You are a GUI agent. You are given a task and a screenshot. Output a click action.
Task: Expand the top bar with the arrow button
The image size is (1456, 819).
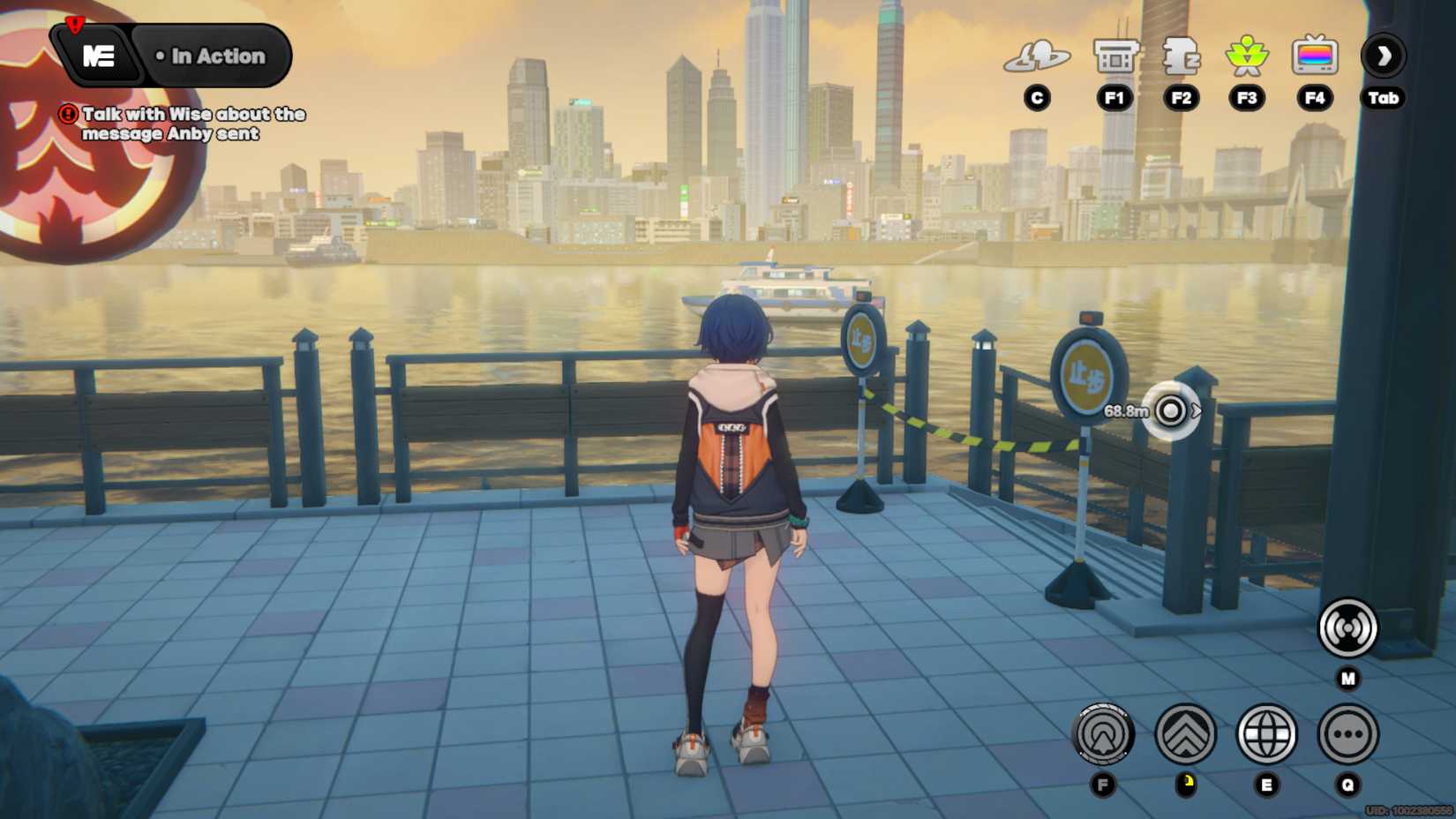1383,56
